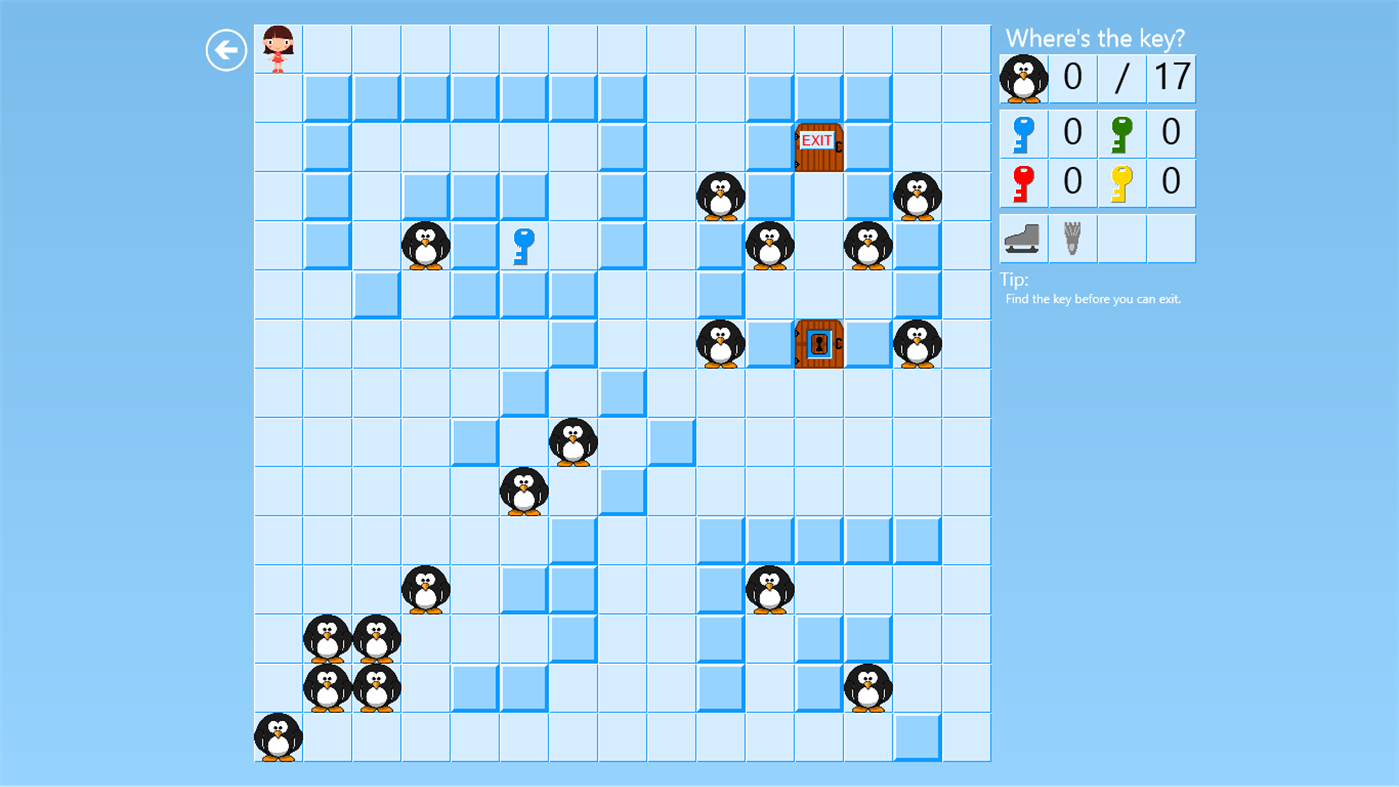Screen dimensions: 1399x787
Task: Select the red key icon in the sidebar
Action: click(x=1022, y=182)
